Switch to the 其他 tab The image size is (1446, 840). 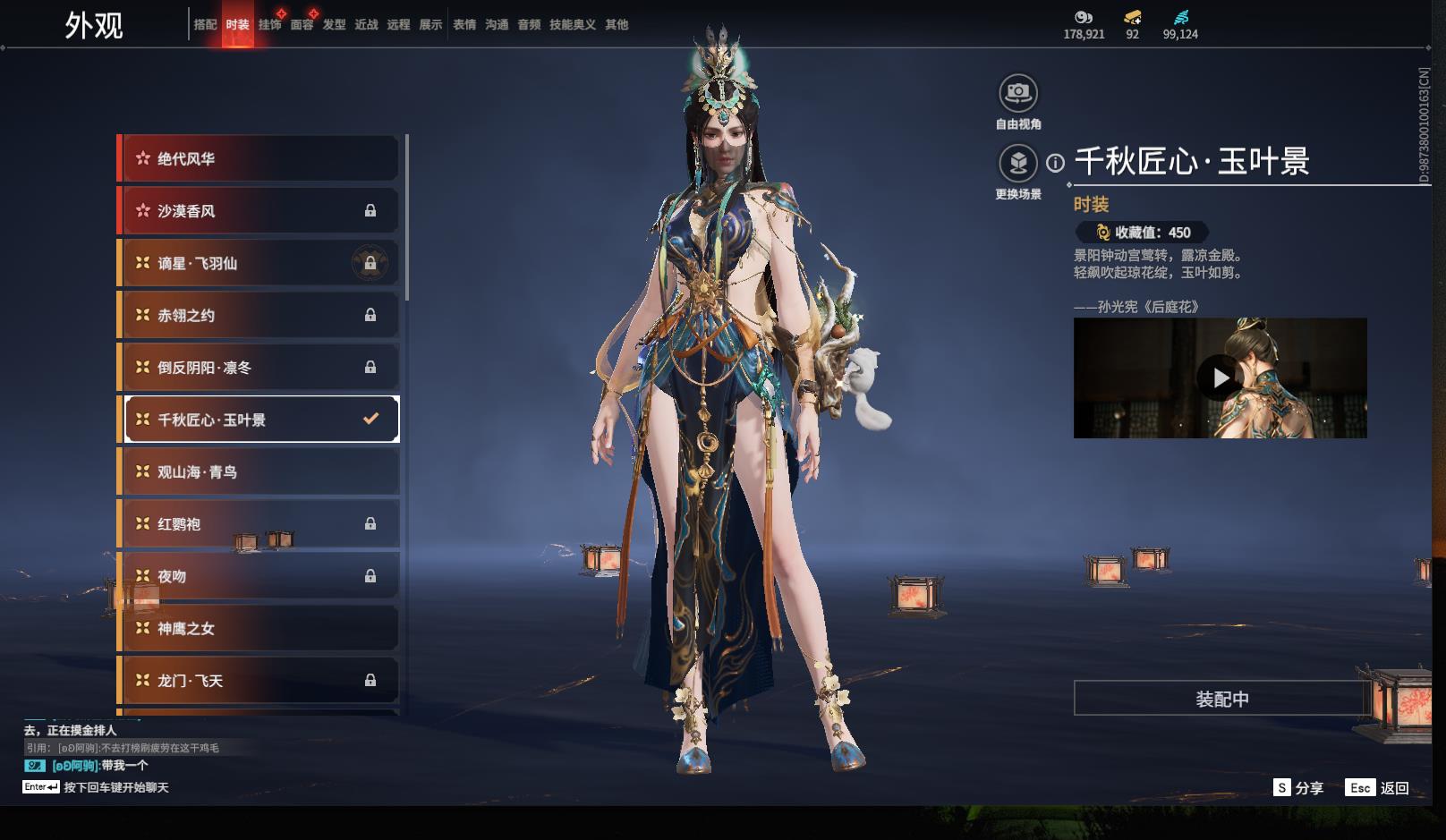(617, 25)
